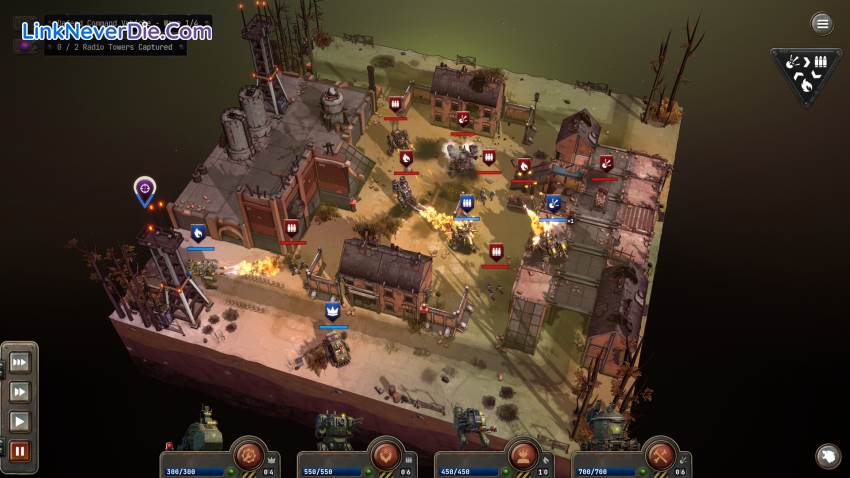Image resolution: width=850 pixels, height=478 pixels.
Task: Click the round camera button in bottom-right corner
Action: [x=827, y=456]
